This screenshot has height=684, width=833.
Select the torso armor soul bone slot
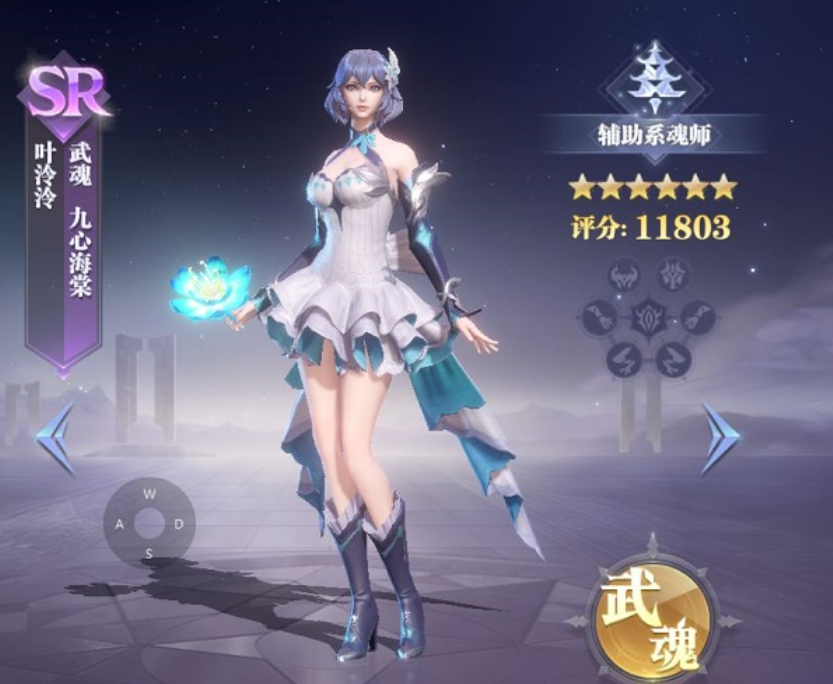tap(672, 275)
